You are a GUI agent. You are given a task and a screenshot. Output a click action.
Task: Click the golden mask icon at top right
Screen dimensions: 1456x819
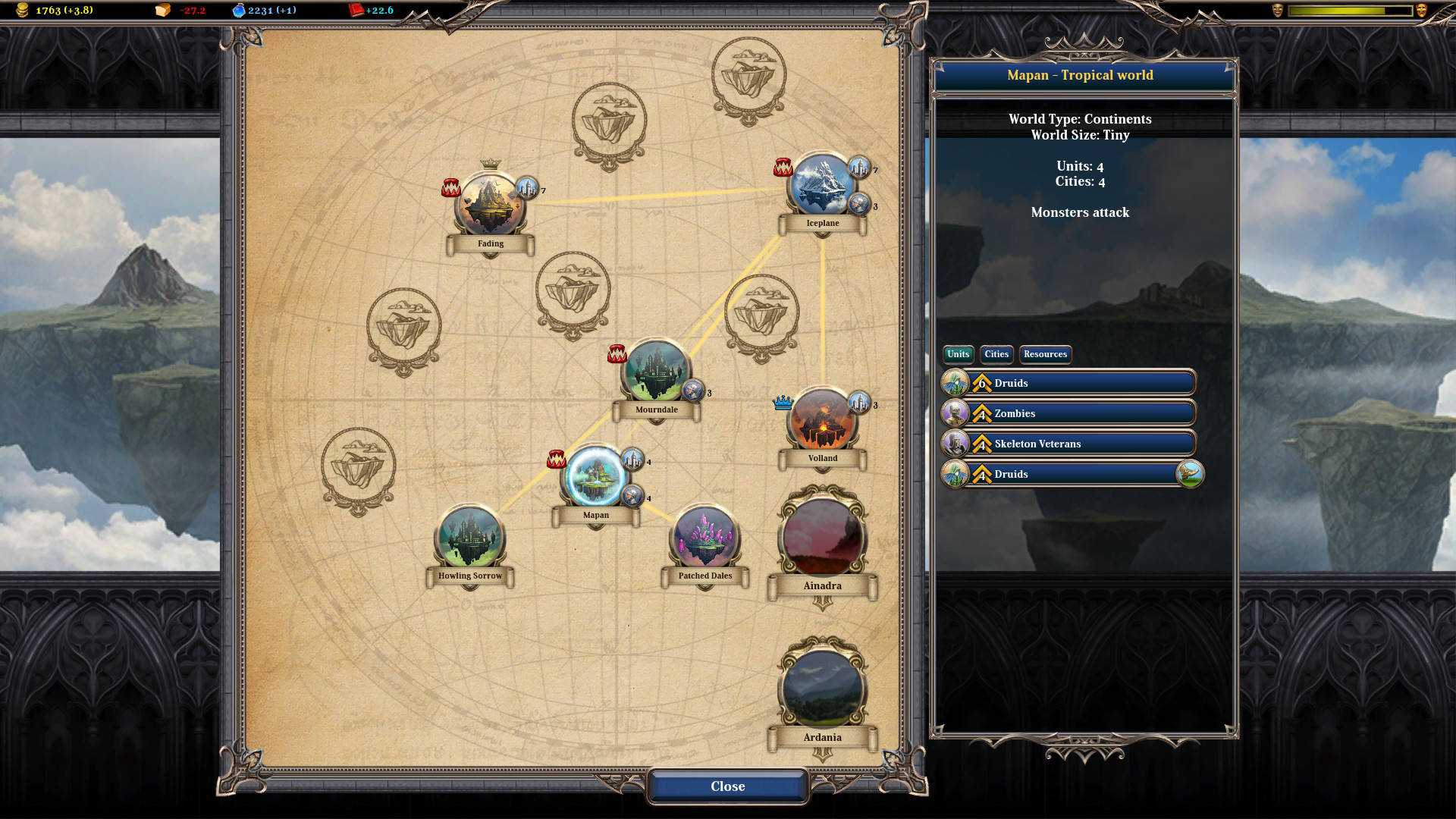point(1420,9)
